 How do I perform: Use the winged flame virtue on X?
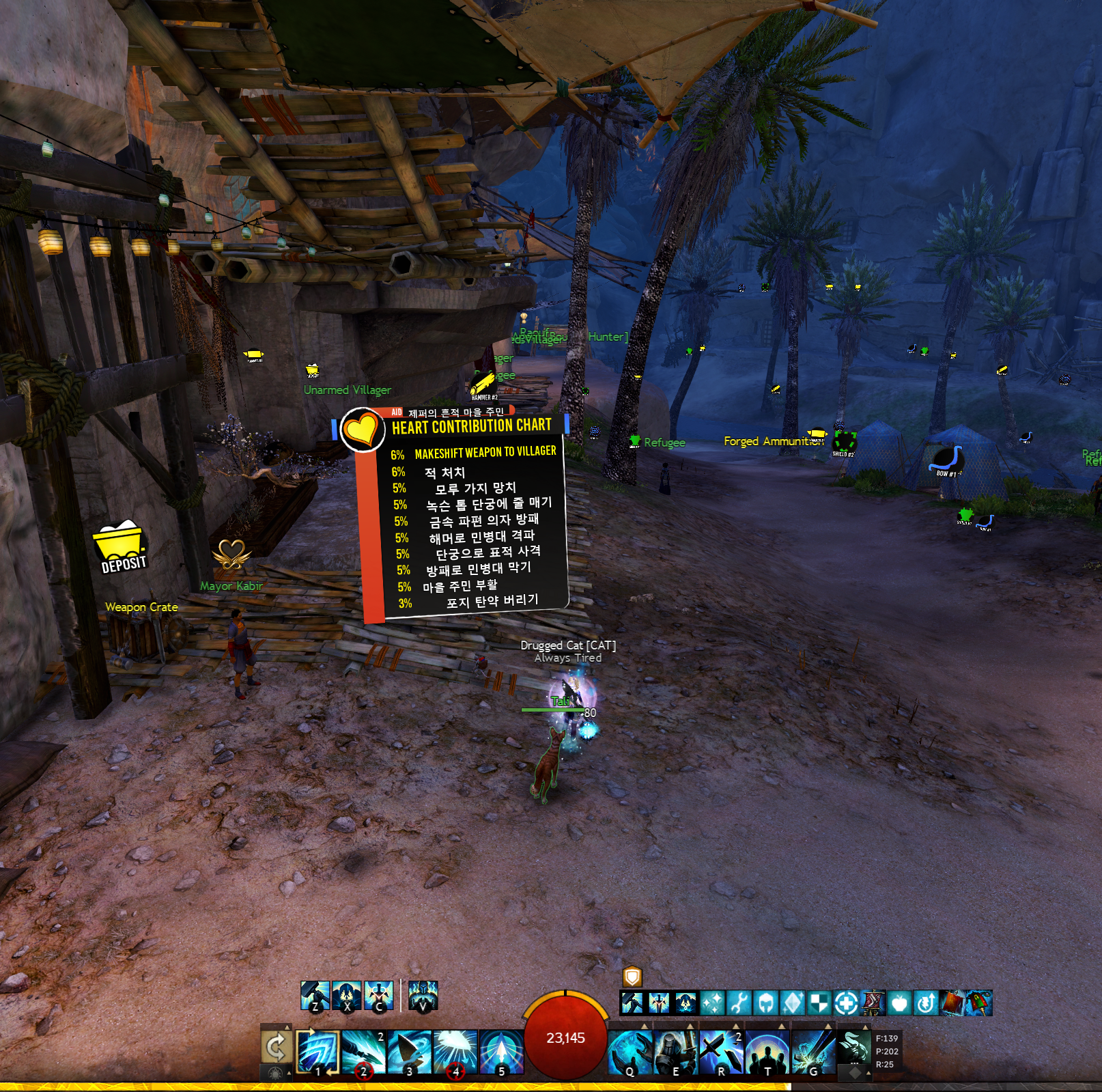(x=347, y=996)
